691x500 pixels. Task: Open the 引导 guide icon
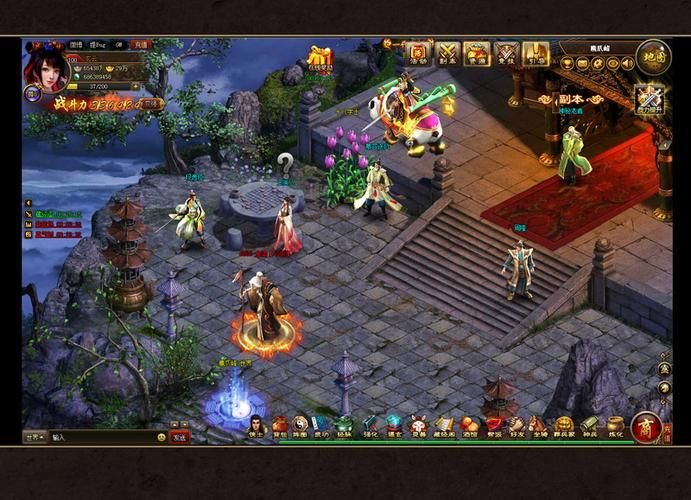tap(535, 53)
